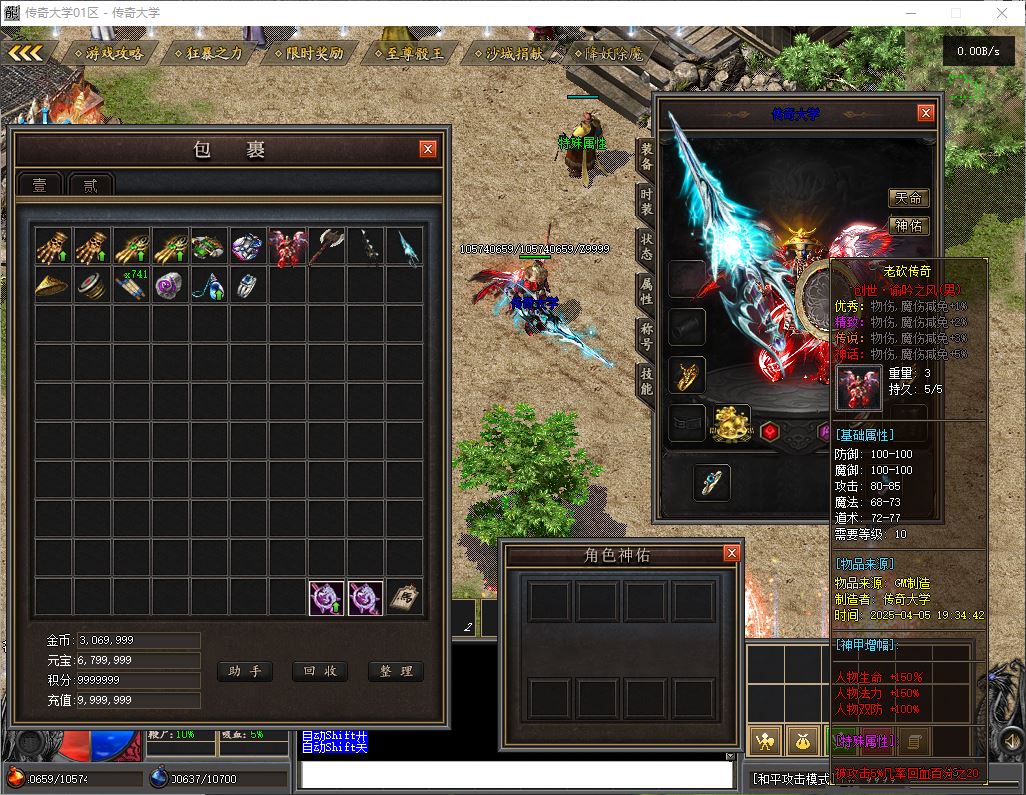Image resolution: width=1026 pixels, height=795 pixels.
Task: Click the 神佑 button on character panel
Action: 908,226
